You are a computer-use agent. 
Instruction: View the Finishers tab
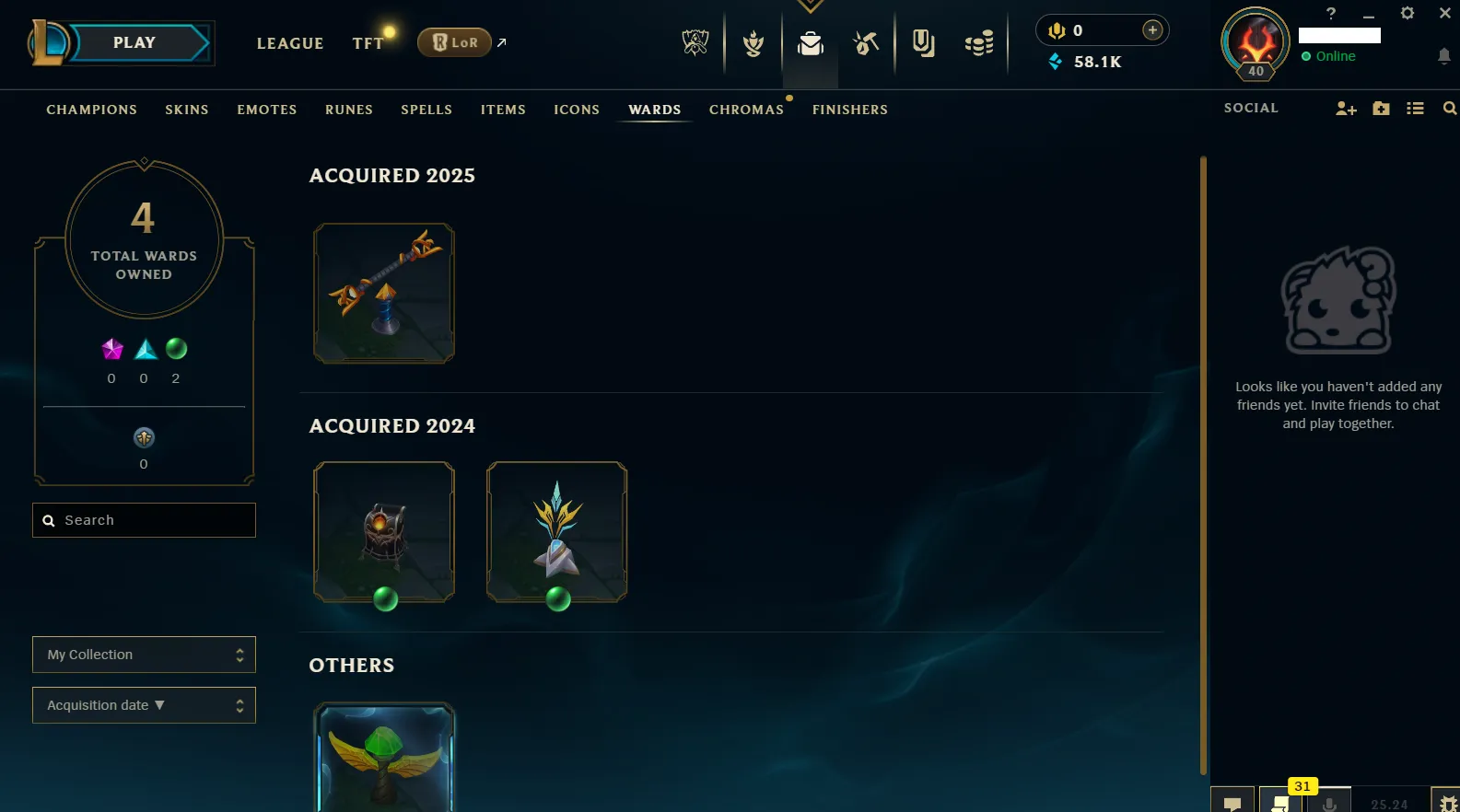click(x=850, y=110)
